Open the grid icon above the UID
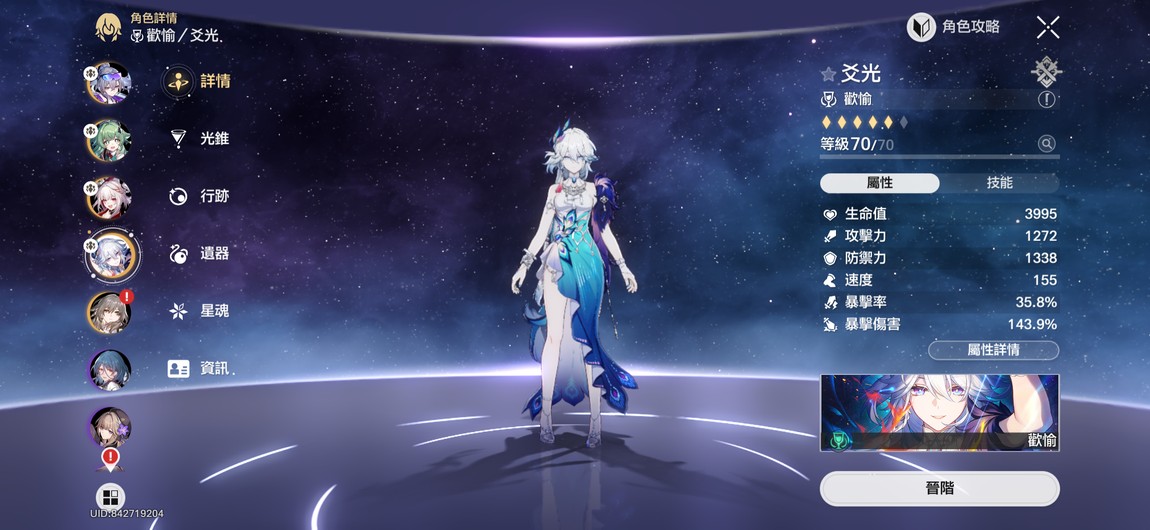The width and height of the screenshot is (1150, 530). pyautogui.click(x=110, y=496)
